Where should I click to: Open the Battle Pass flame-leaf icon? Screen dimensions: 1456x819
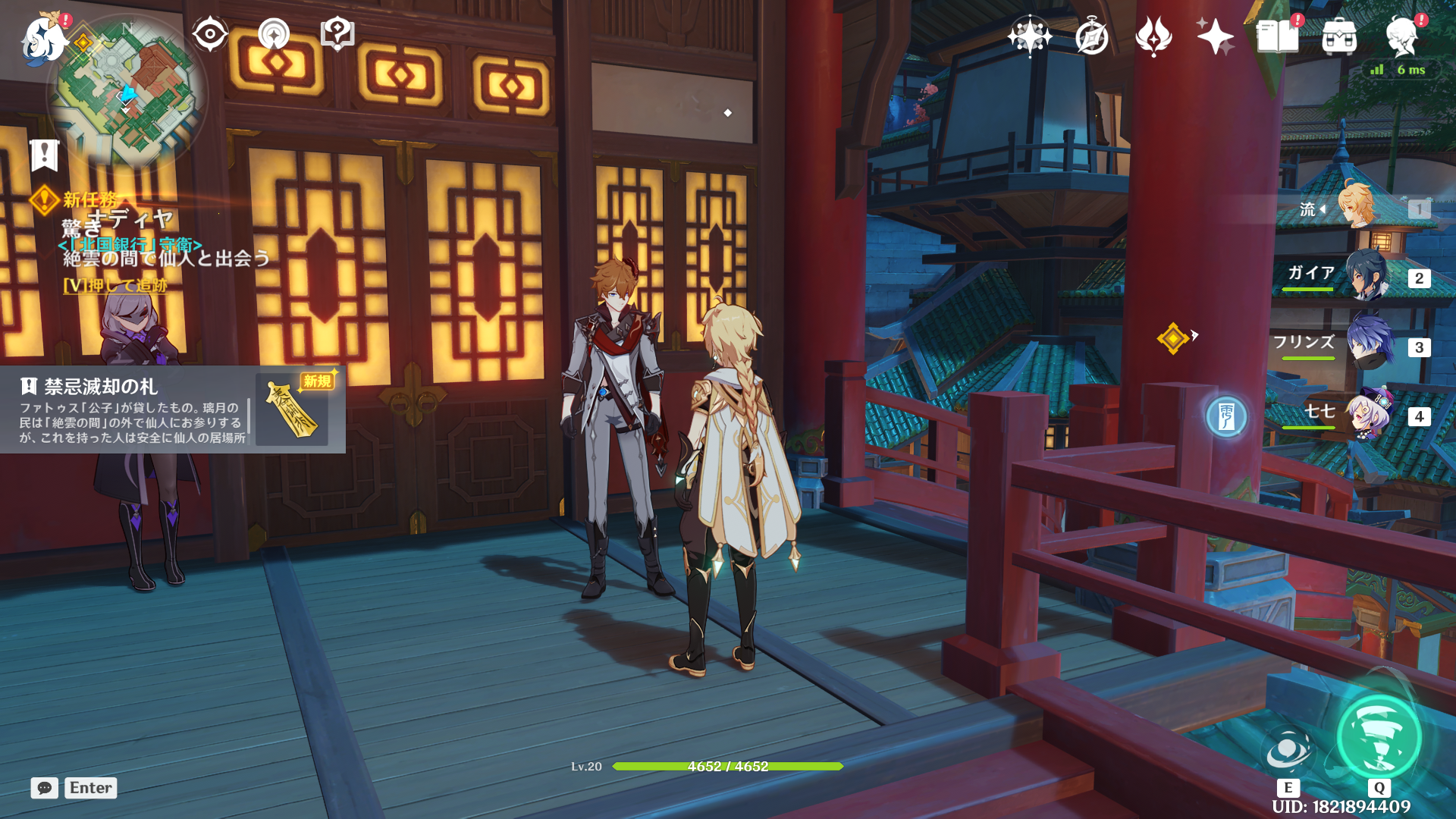(1153, 36)
